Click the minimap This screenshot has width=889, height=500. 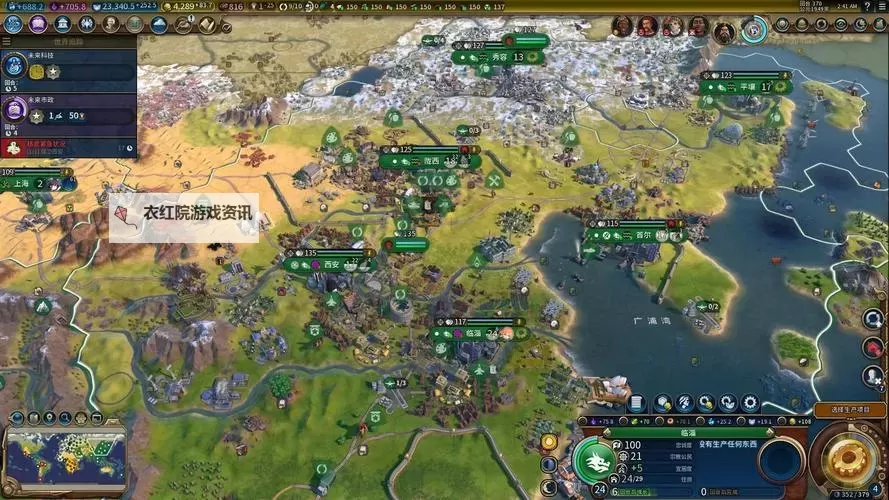(x=66, y=457)
